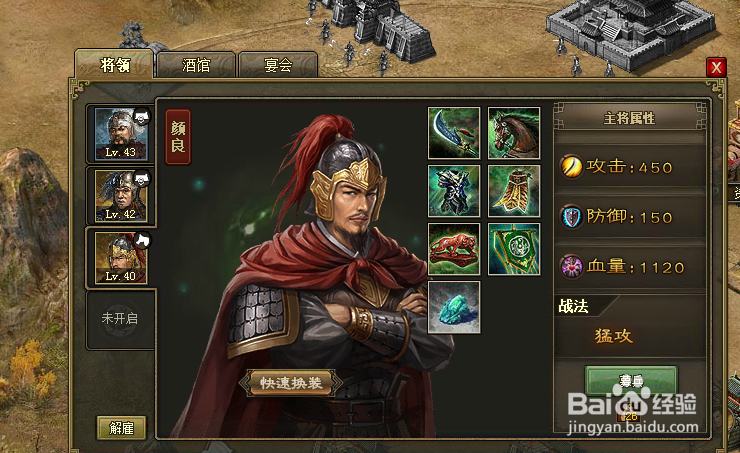Open the 宴会 tab

[278, 66]
